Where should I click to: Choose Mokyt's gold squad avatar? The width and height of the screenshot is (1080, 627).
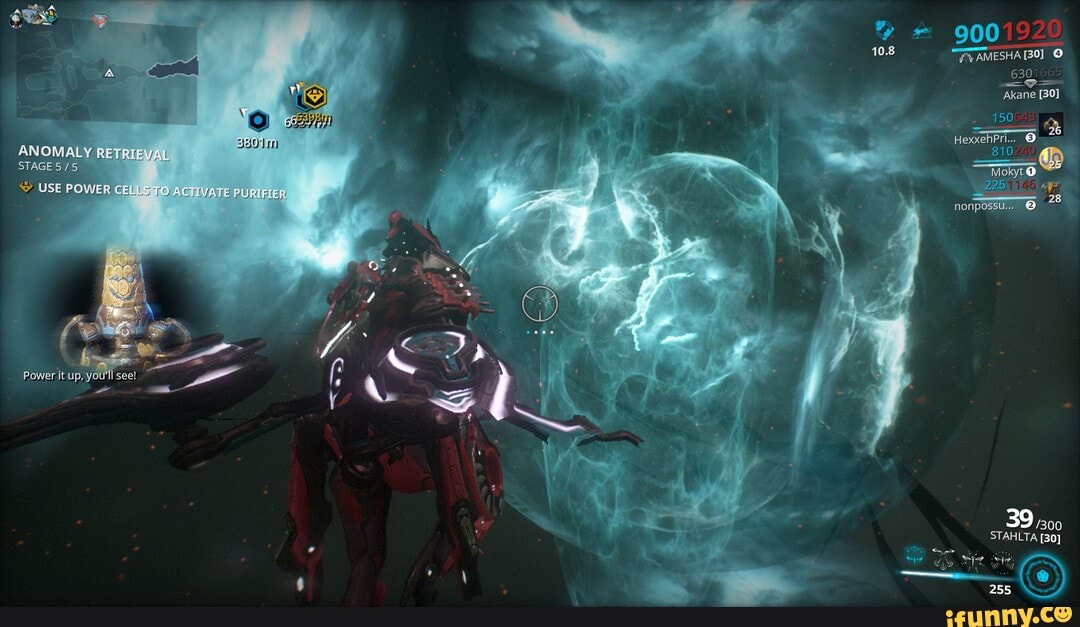tap(1051, 158)
